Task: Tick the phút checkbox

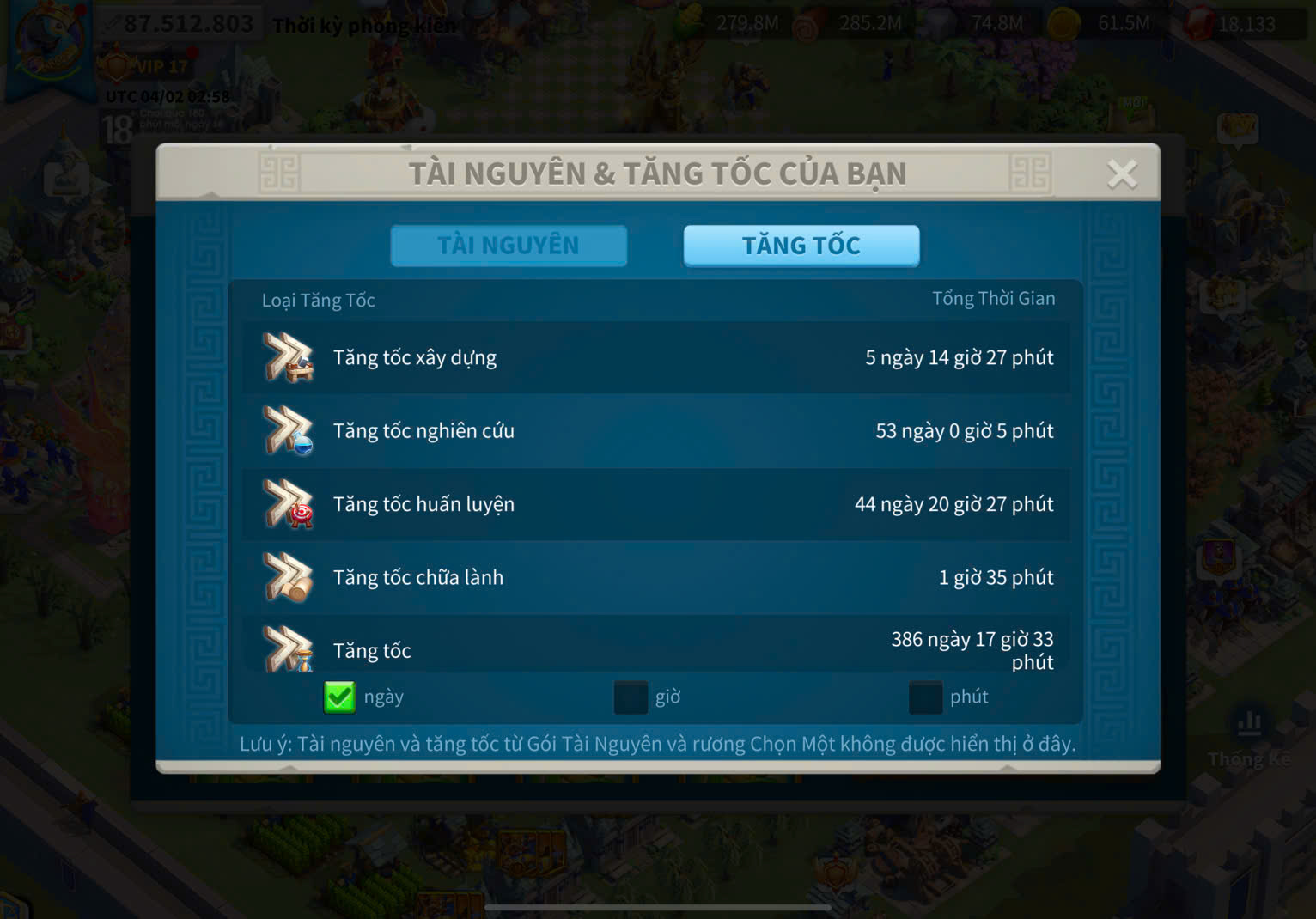Action: tap(925, 697)
